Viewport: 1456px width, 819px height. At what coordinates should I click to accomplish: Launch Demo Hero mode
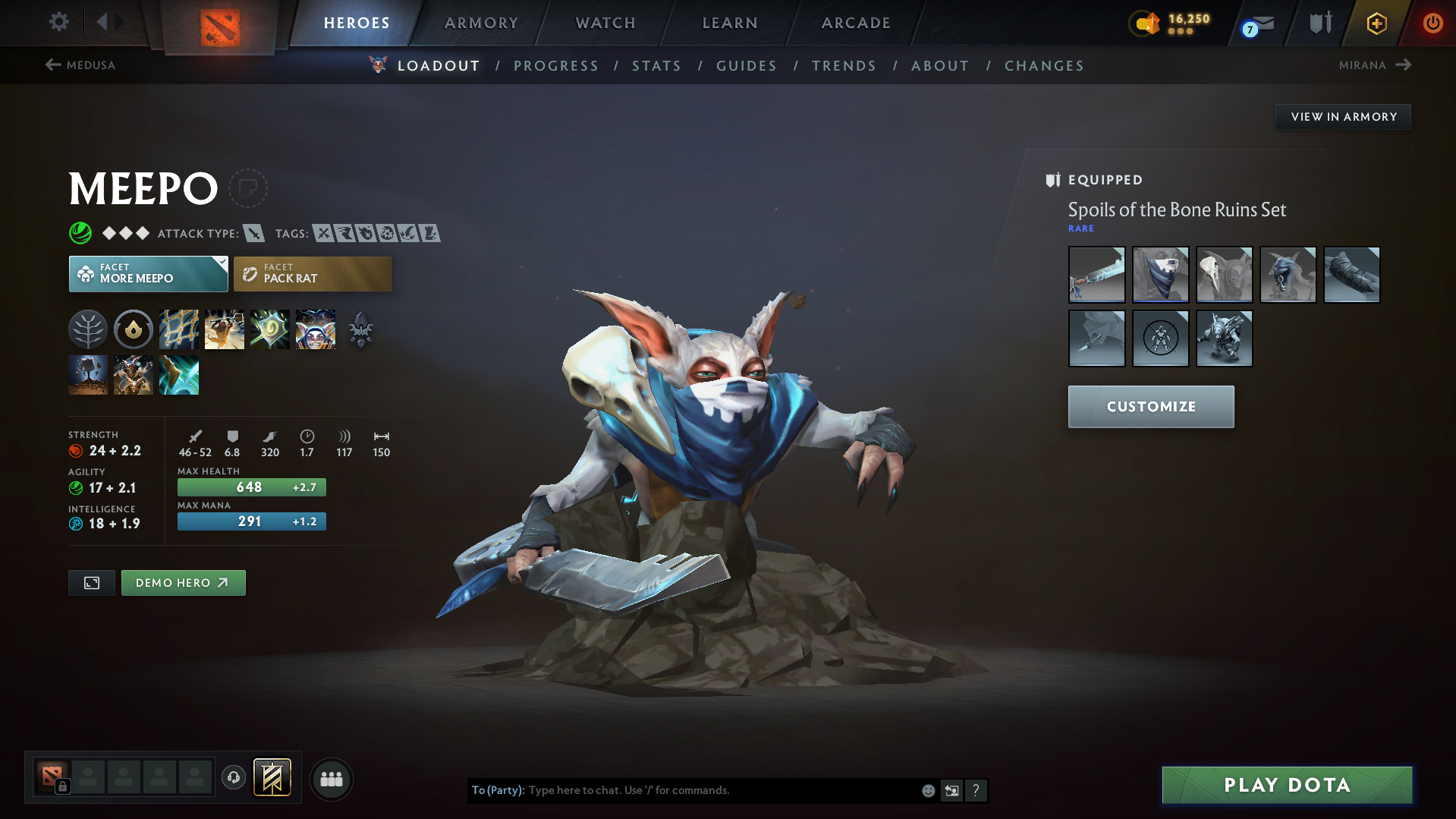(x=183, y=582)
